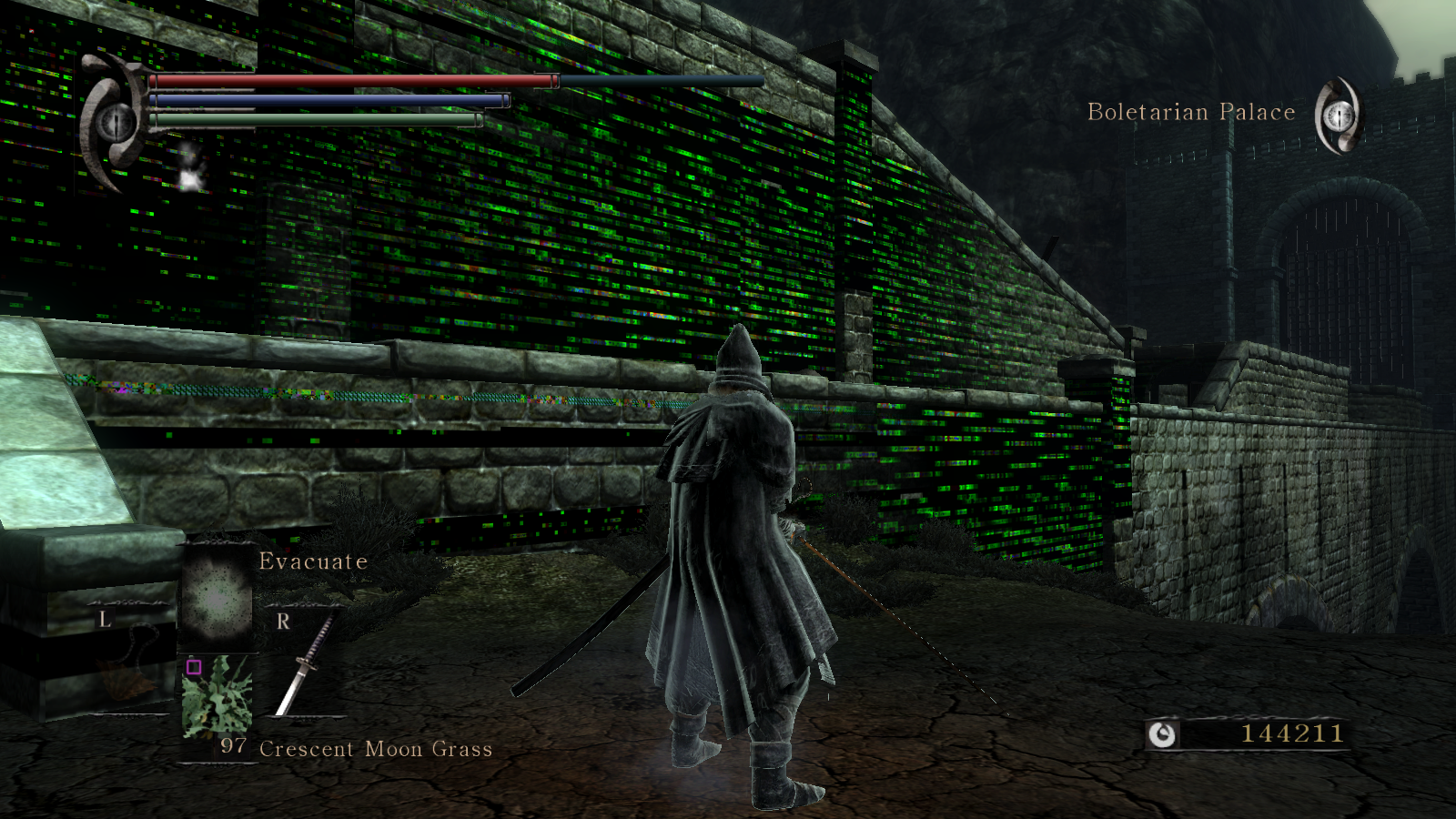Click the white status effect icon under the bars

click(190, 167)
